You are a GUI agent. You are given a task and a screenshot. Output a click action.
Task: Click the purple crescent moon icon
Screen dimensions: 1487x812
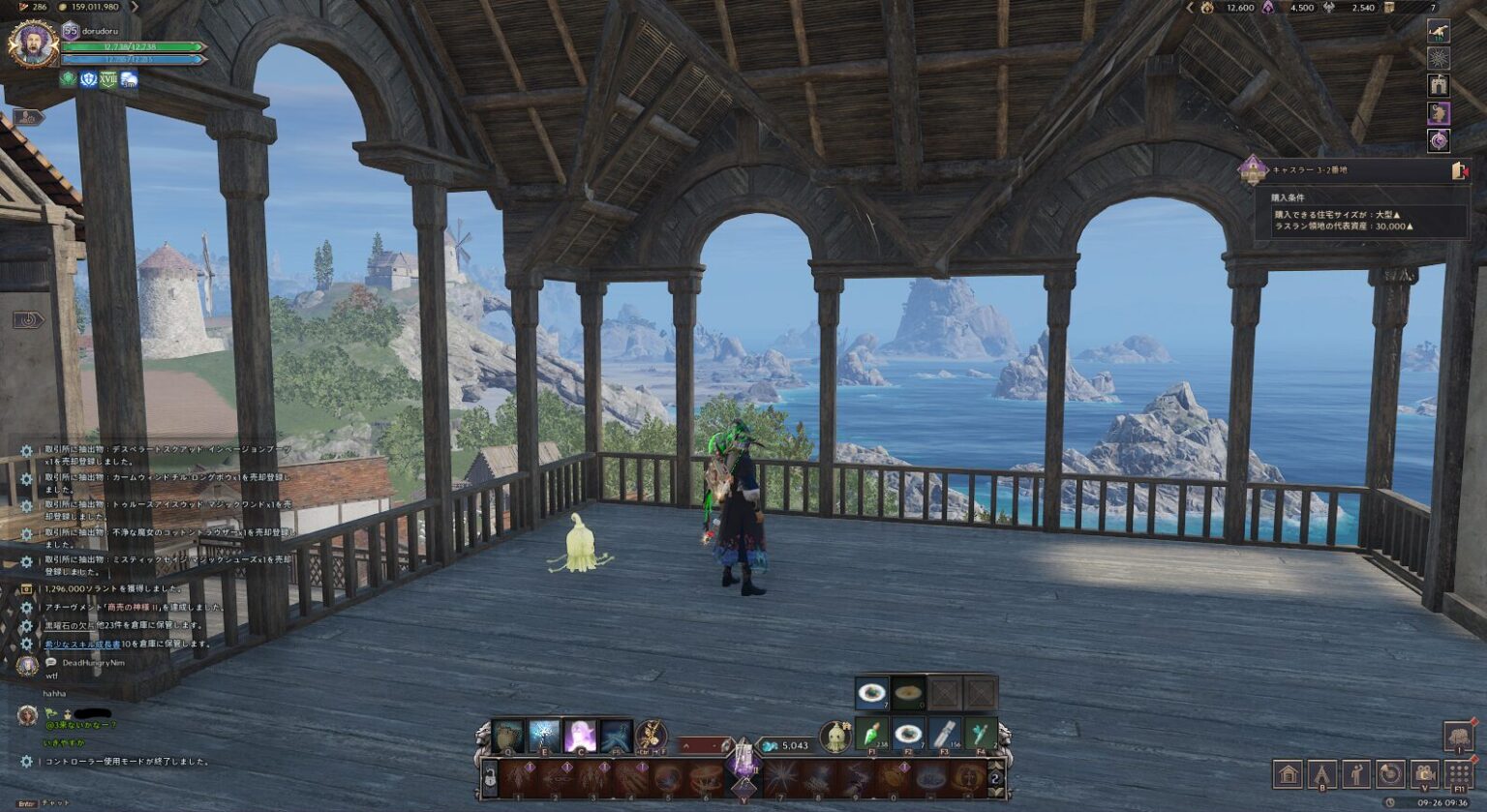pos(1439,141)
